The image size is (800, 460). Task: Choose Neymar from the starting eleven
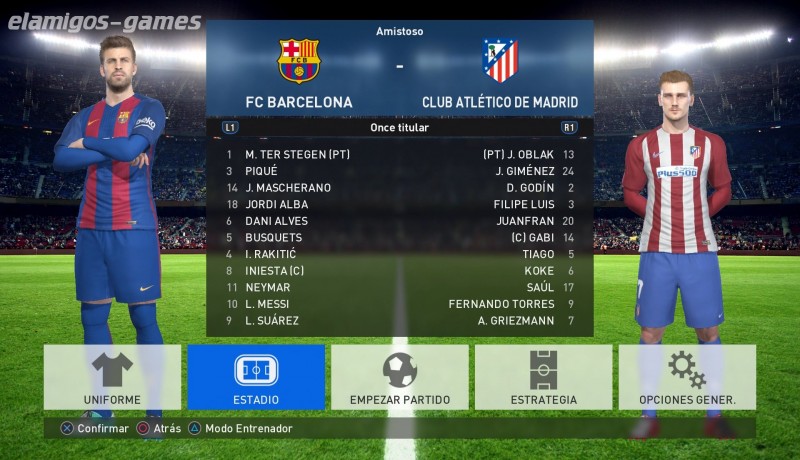(268, 287)
